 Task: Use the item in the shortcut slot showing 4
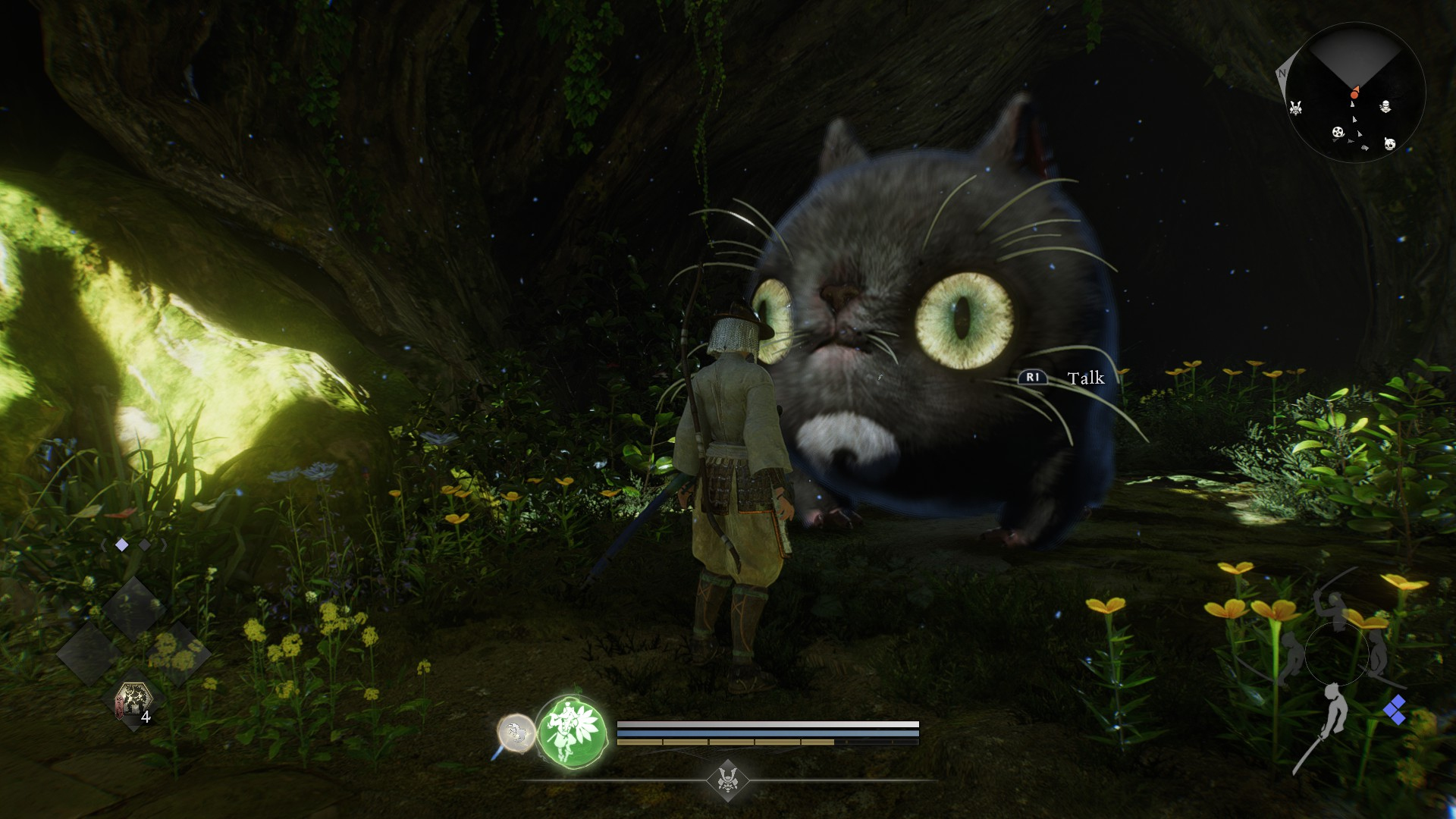tap(133, 701)
